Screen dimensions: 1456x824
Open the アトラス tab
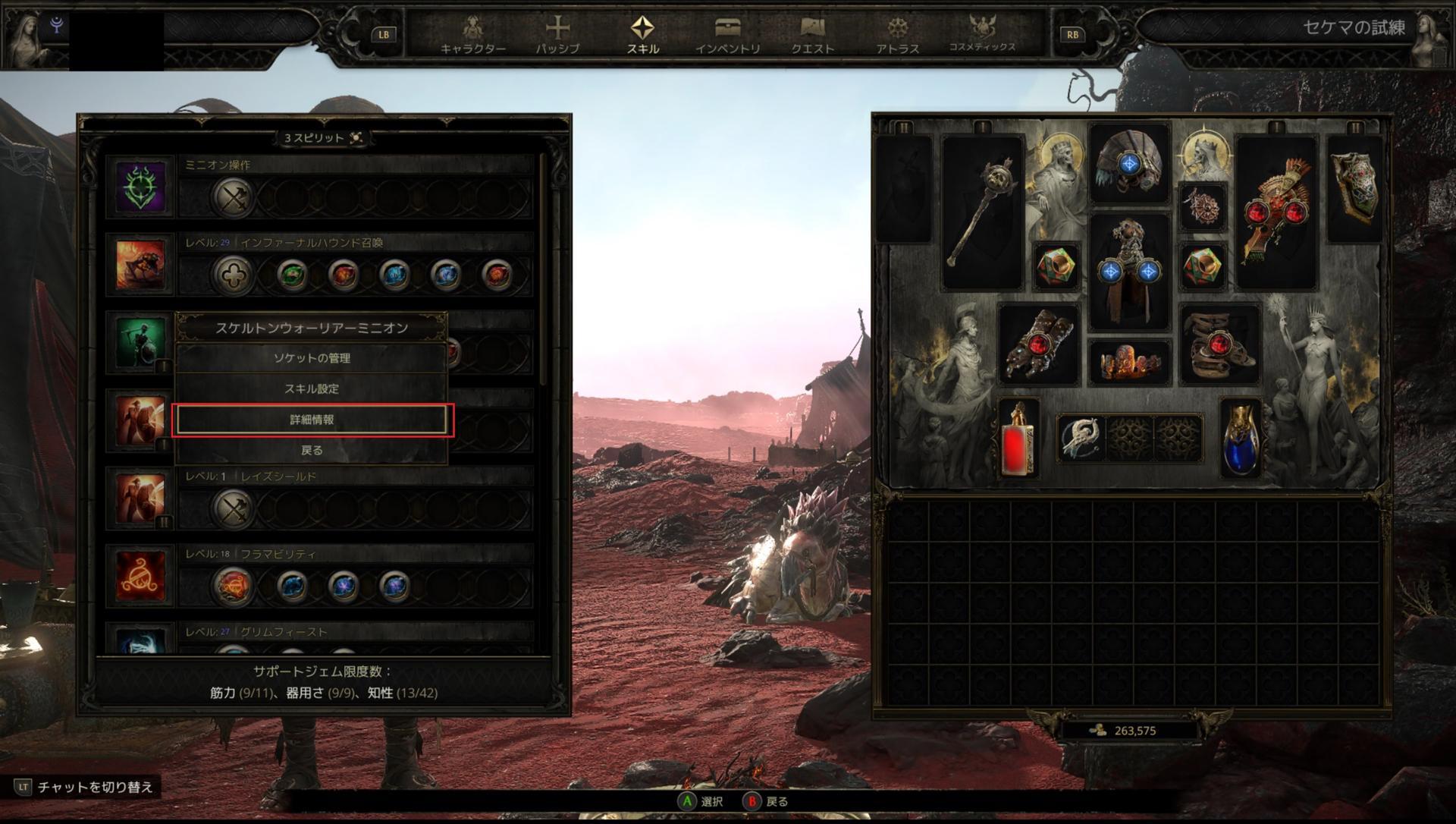pyautogui.click(x=897, y=36)
